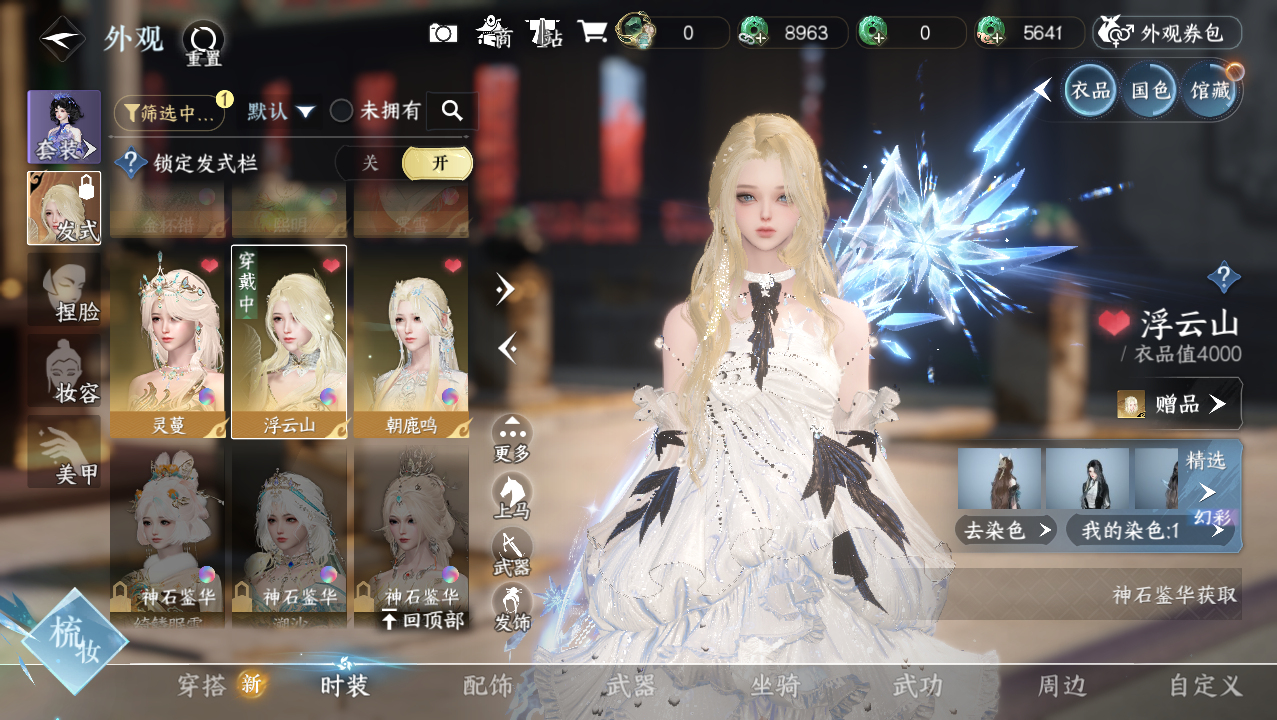Choose the 朝鹿鸣 hairstyle thumbnail
This screenshot has height=720, width=1277.
[x=411, y=341]
